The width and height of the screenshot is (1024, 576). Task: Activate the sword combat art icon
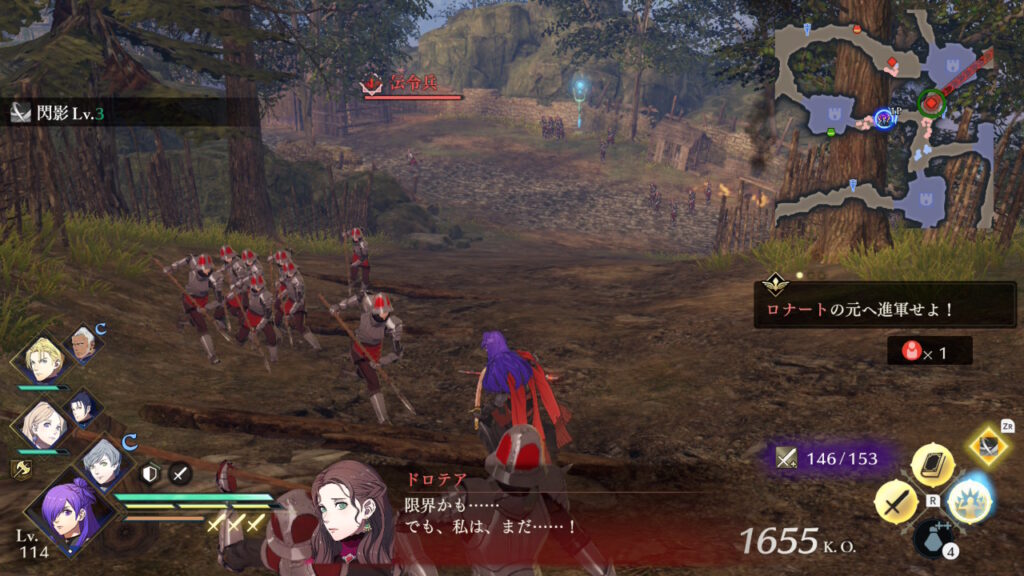895,502
